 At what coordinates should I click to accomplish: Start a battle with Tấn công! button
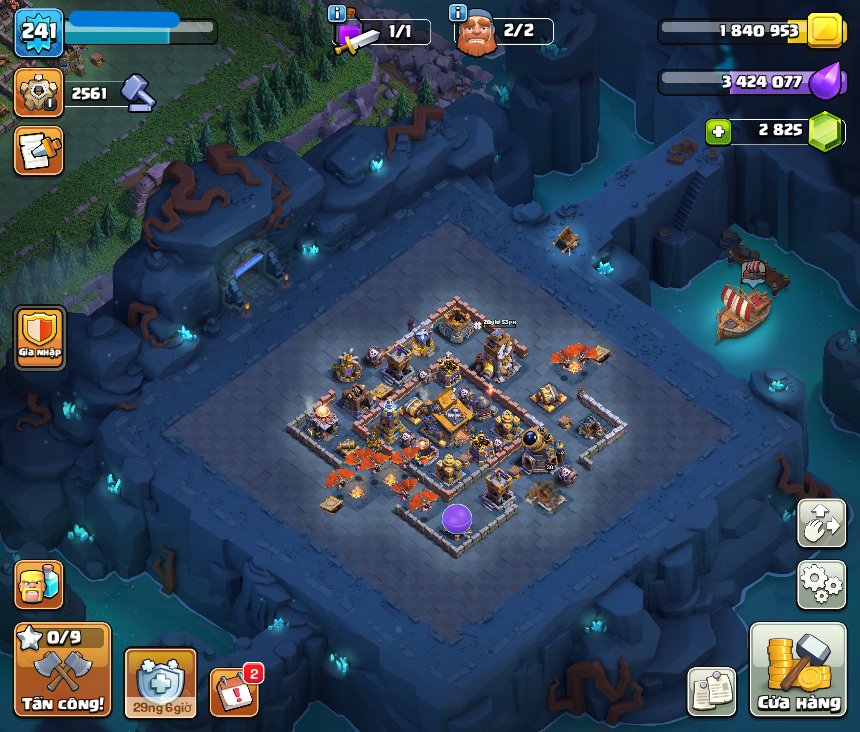pos(62,669)
